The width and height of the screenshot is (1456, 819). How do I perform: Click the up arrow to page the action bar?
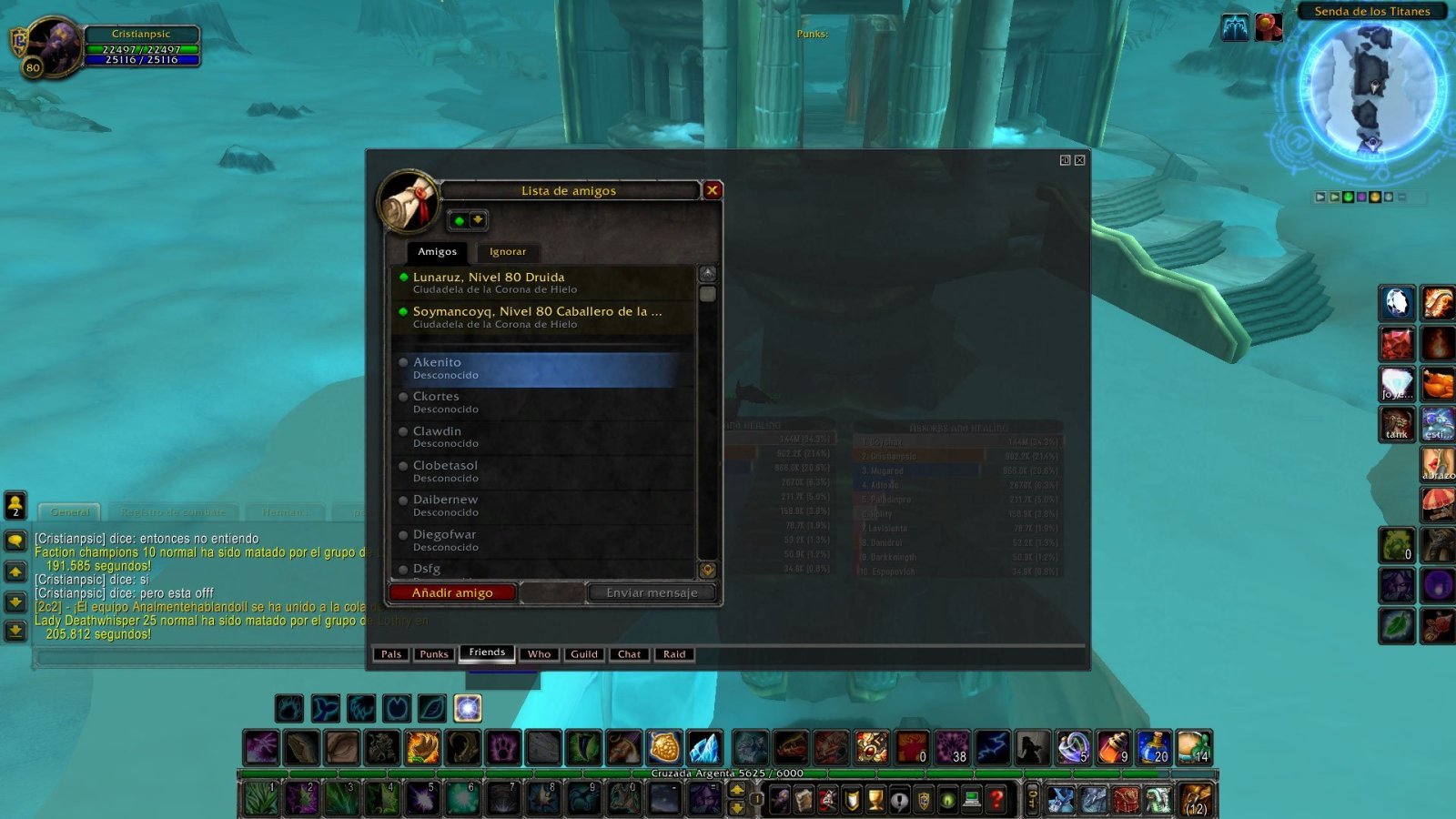[737, 789]
